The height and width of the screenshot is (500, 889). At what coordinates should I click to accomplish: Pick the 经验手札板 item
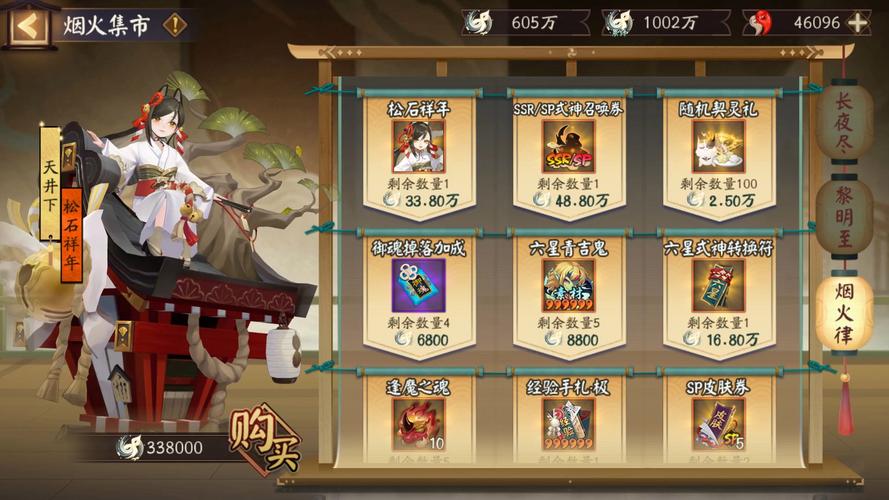[567, 420]
